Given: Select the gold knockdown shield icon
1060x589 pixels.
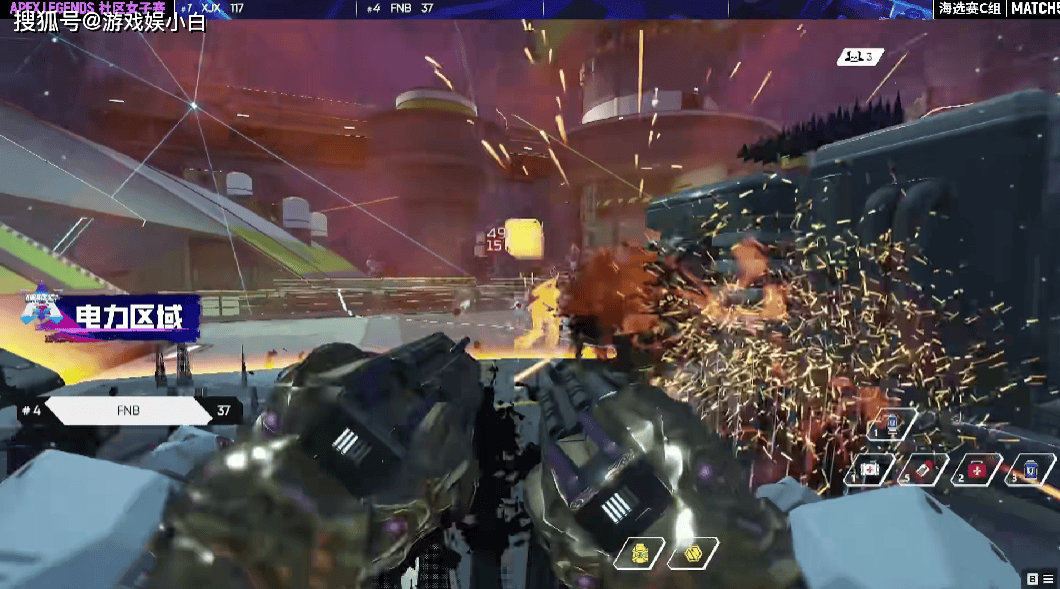Looking at the screenshot, I should [x=692, y=553].
